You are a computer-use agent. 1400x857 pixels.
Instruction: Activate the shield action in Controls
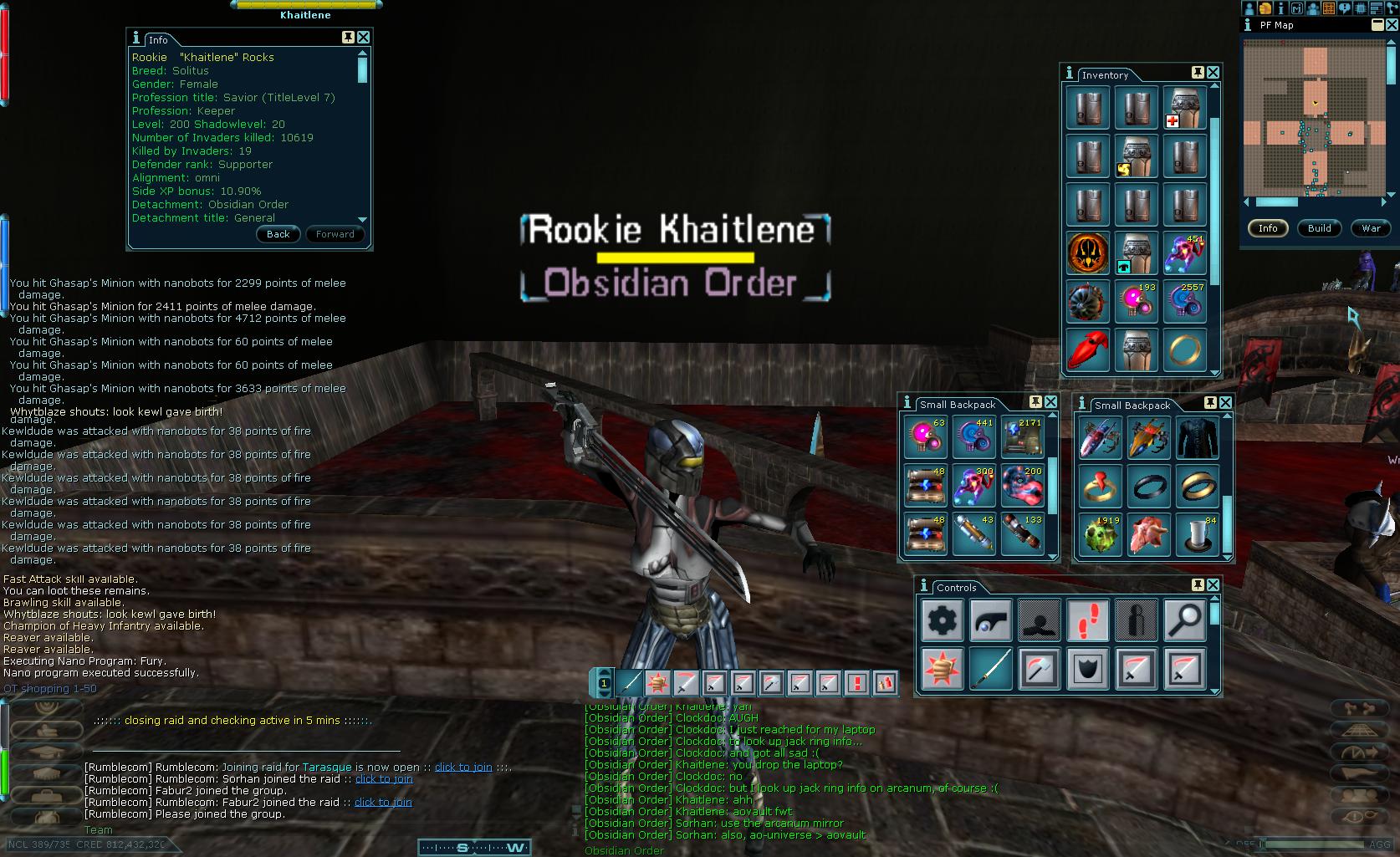[1088, 669]
